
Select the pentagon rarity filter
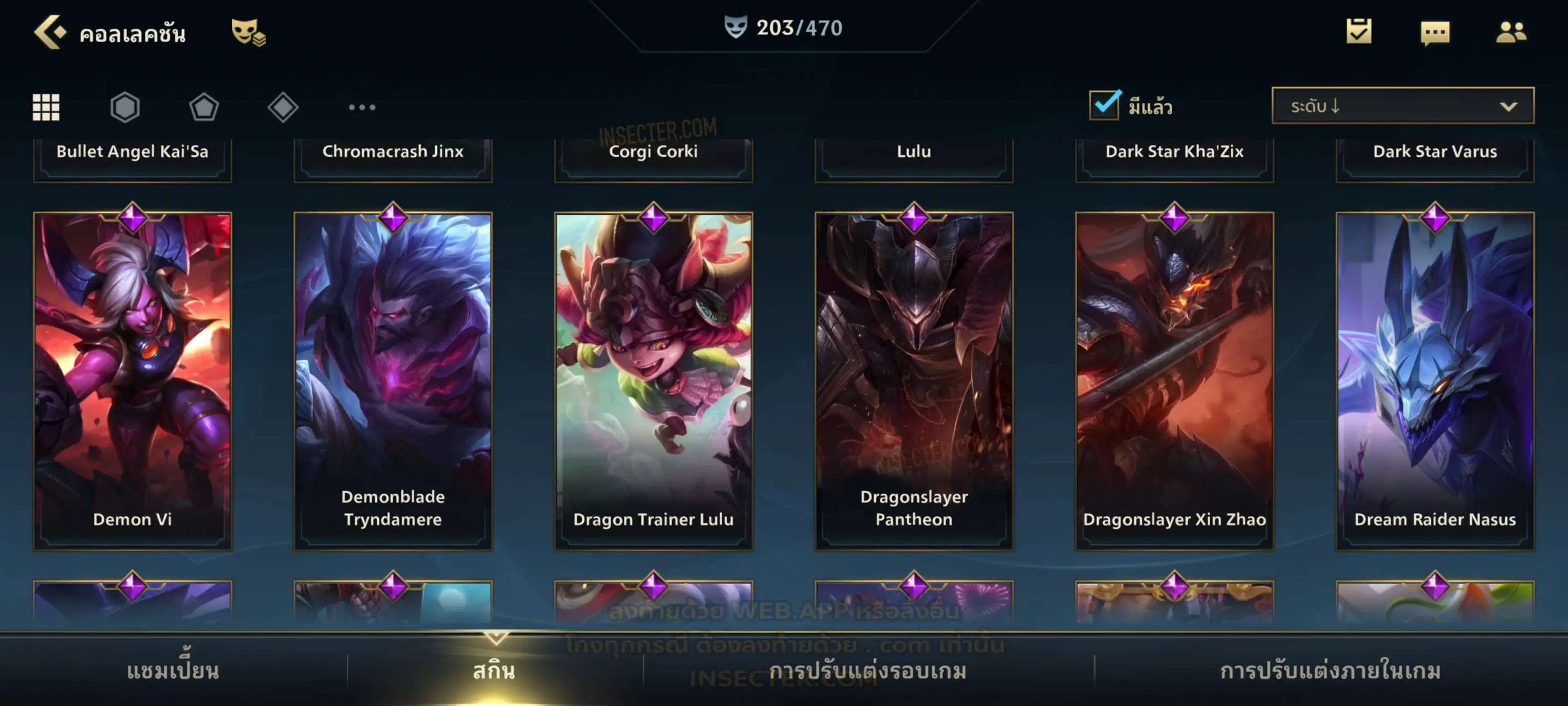tap(204, 107)
